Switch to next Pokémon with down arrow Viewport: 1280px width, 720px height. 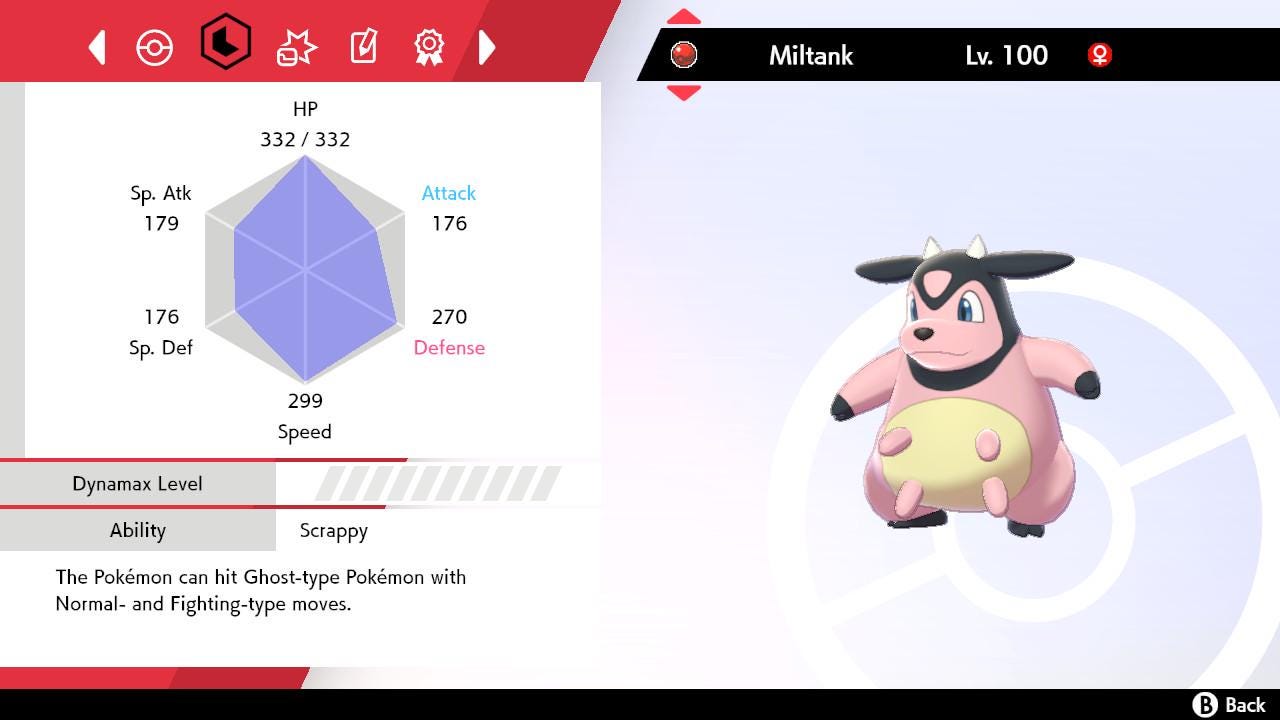(x=683, y=92)
